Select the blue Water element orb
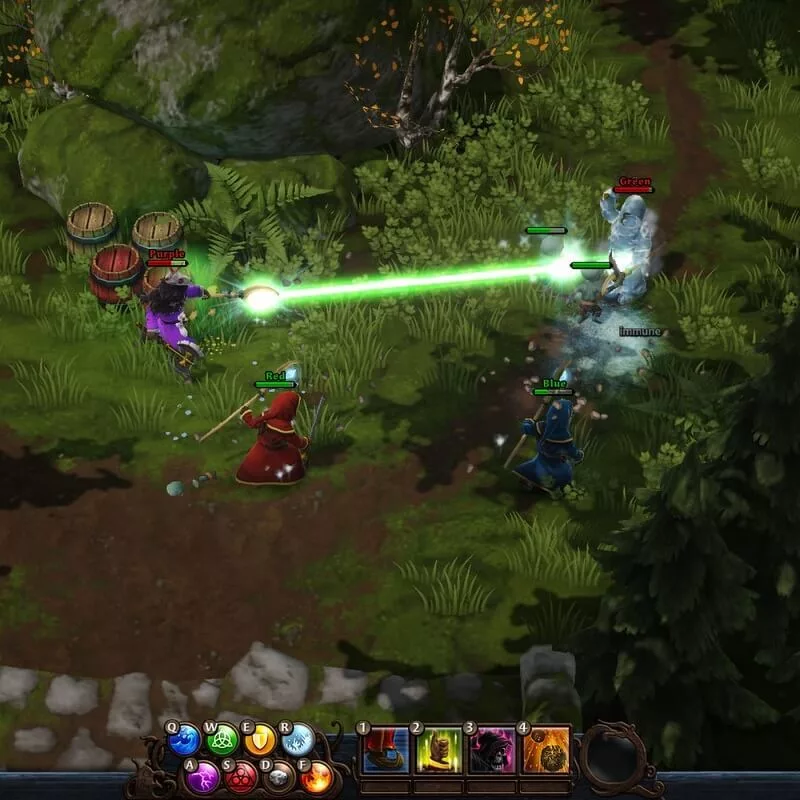 [185, 742]
